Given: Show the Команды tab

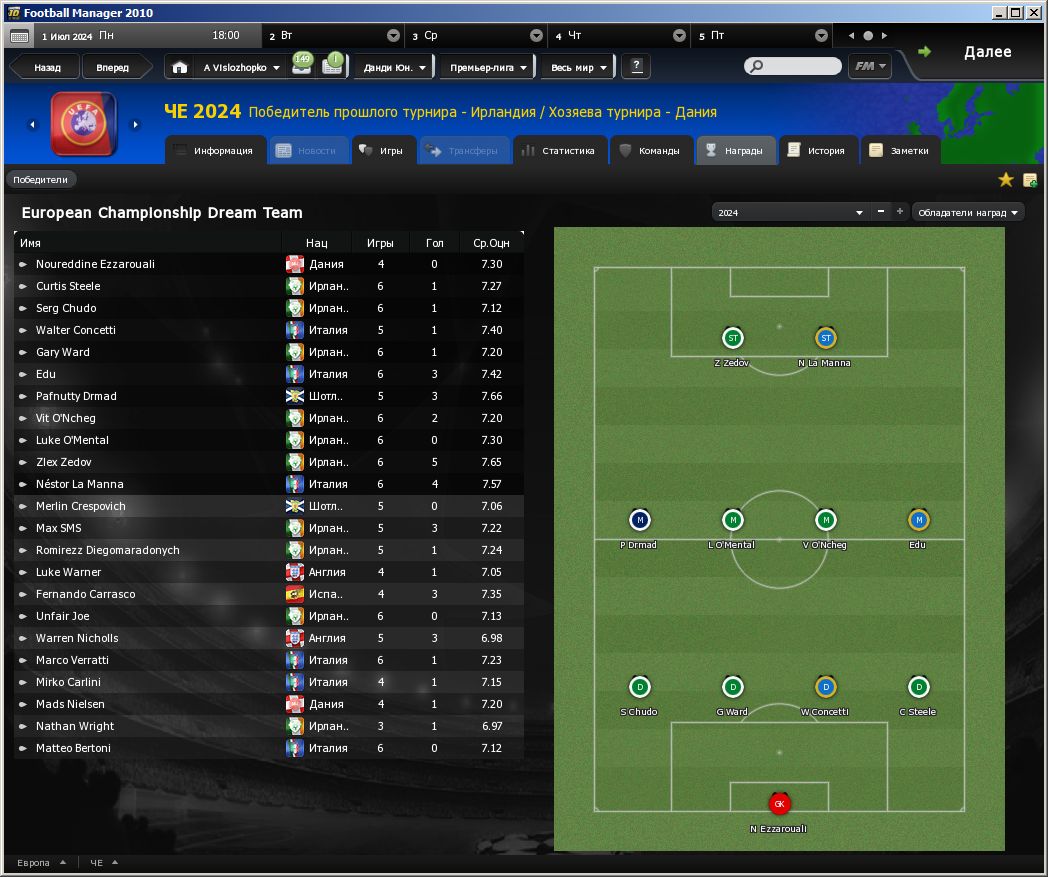Looking at the screenshot, I should click(649, 151).
